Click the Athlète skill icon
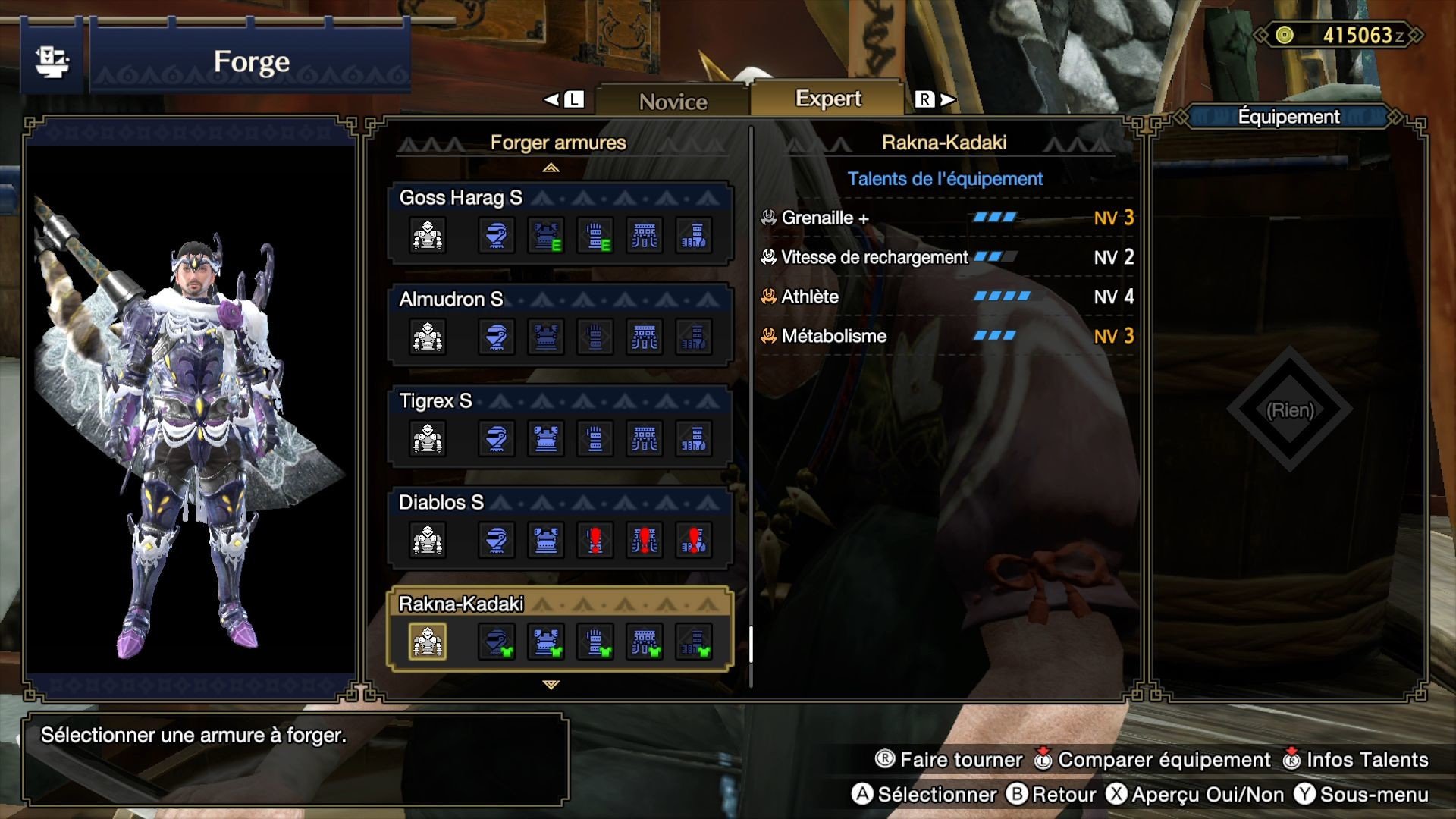Viewport: 1456px width, 819px height. (x=767, y=297)
